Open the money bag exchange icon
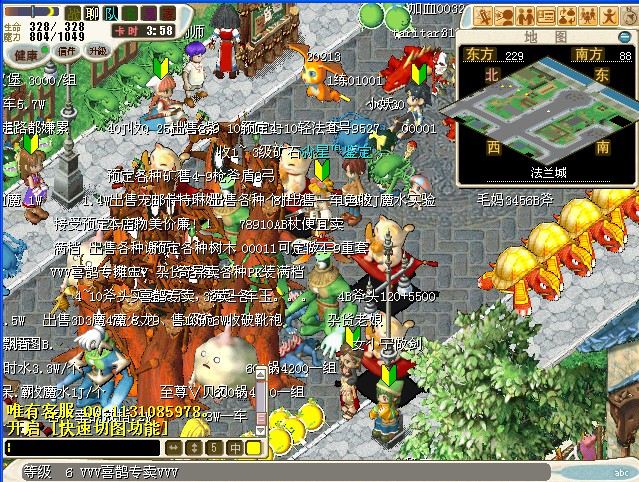 click(x=567, y=15)
